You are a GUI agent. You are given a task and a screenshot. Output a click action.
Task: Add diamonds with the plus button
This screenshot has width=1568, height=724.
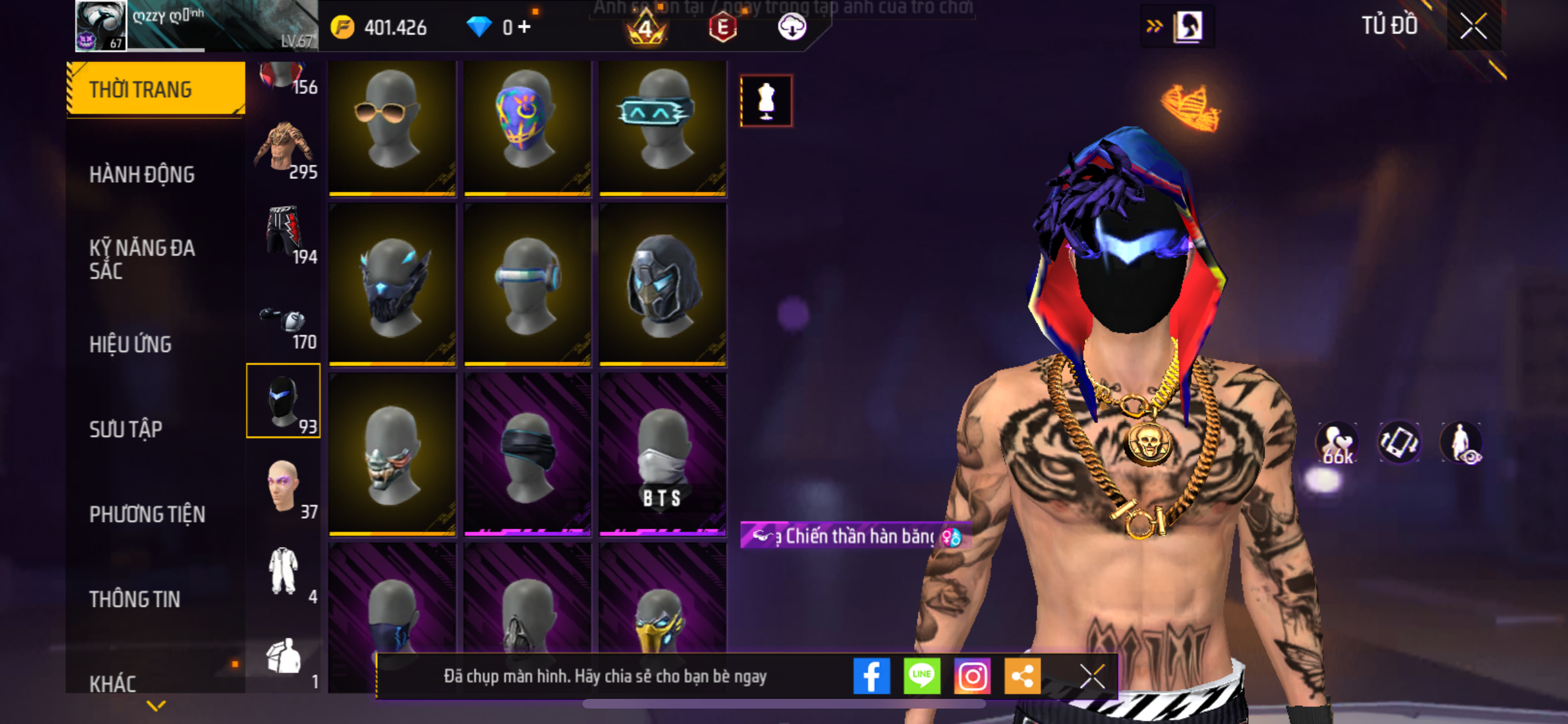pyautogui.click(x=525, y=27)
